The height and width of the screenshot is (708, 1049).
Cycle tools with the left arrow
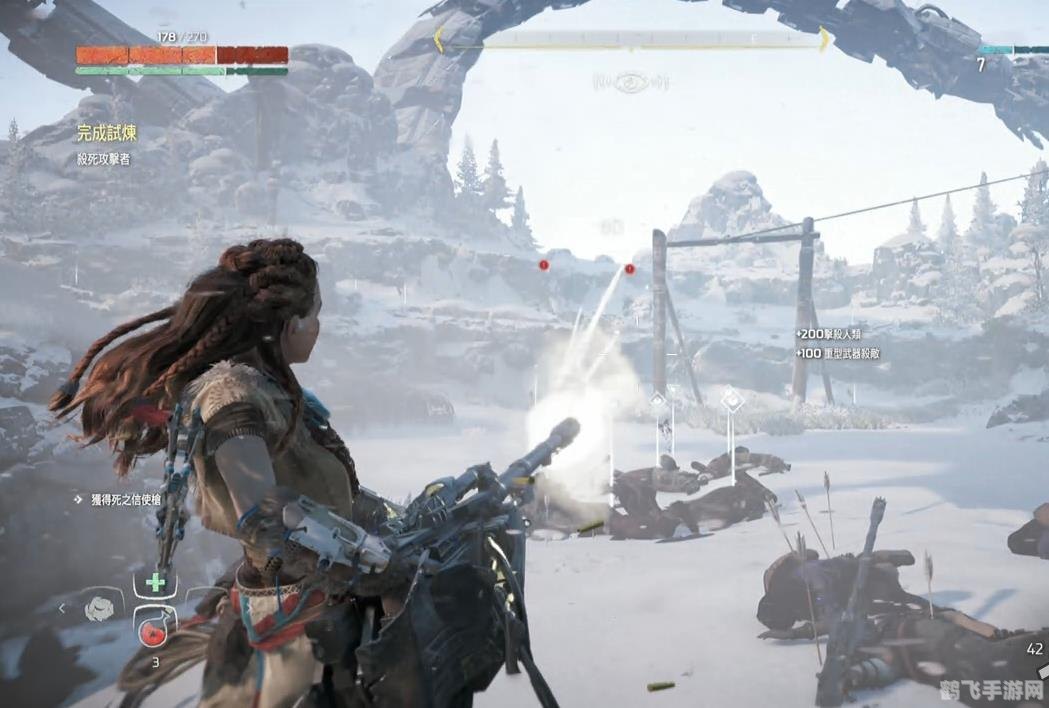coord(61,607)
